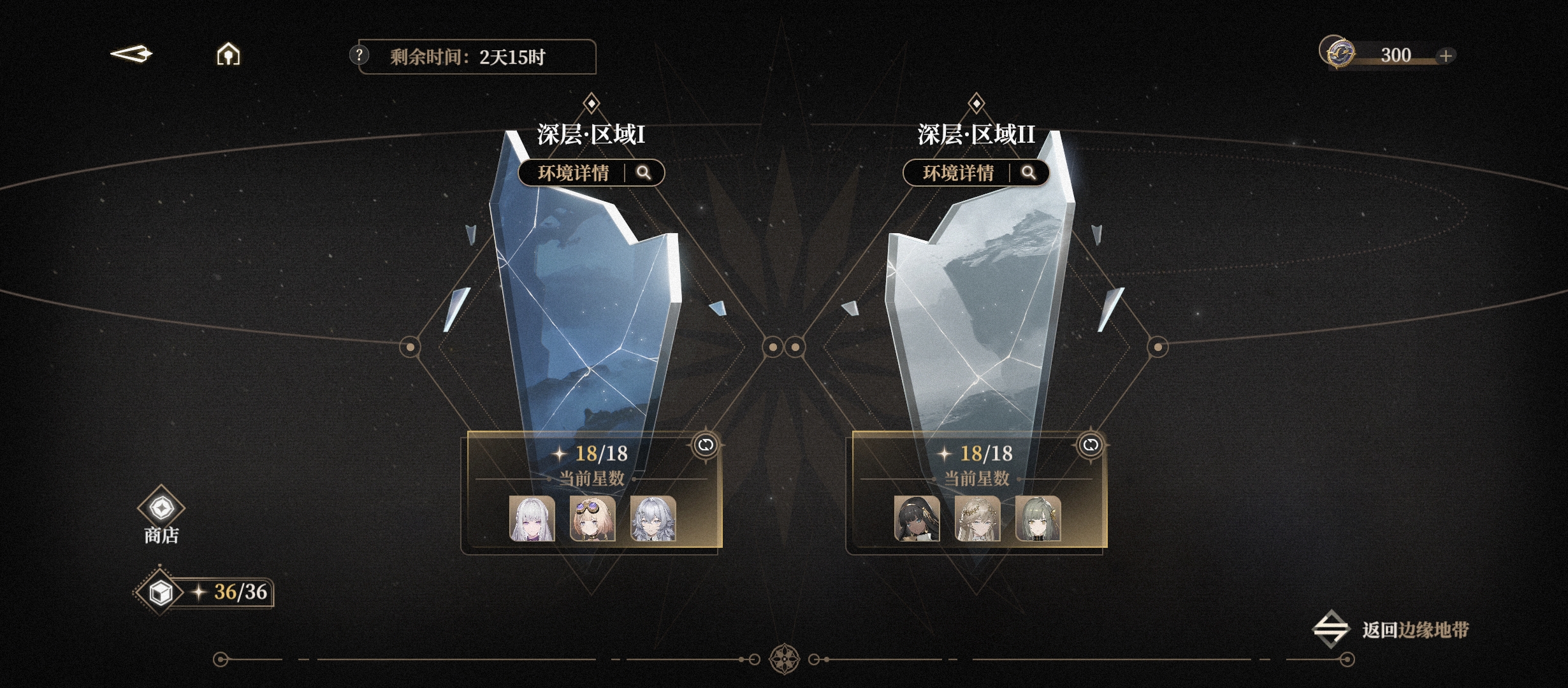Select the green-haired character portrait
Image resolution: width=1568 pixels, height=688 pixels.
click(x=1038, y=519)
